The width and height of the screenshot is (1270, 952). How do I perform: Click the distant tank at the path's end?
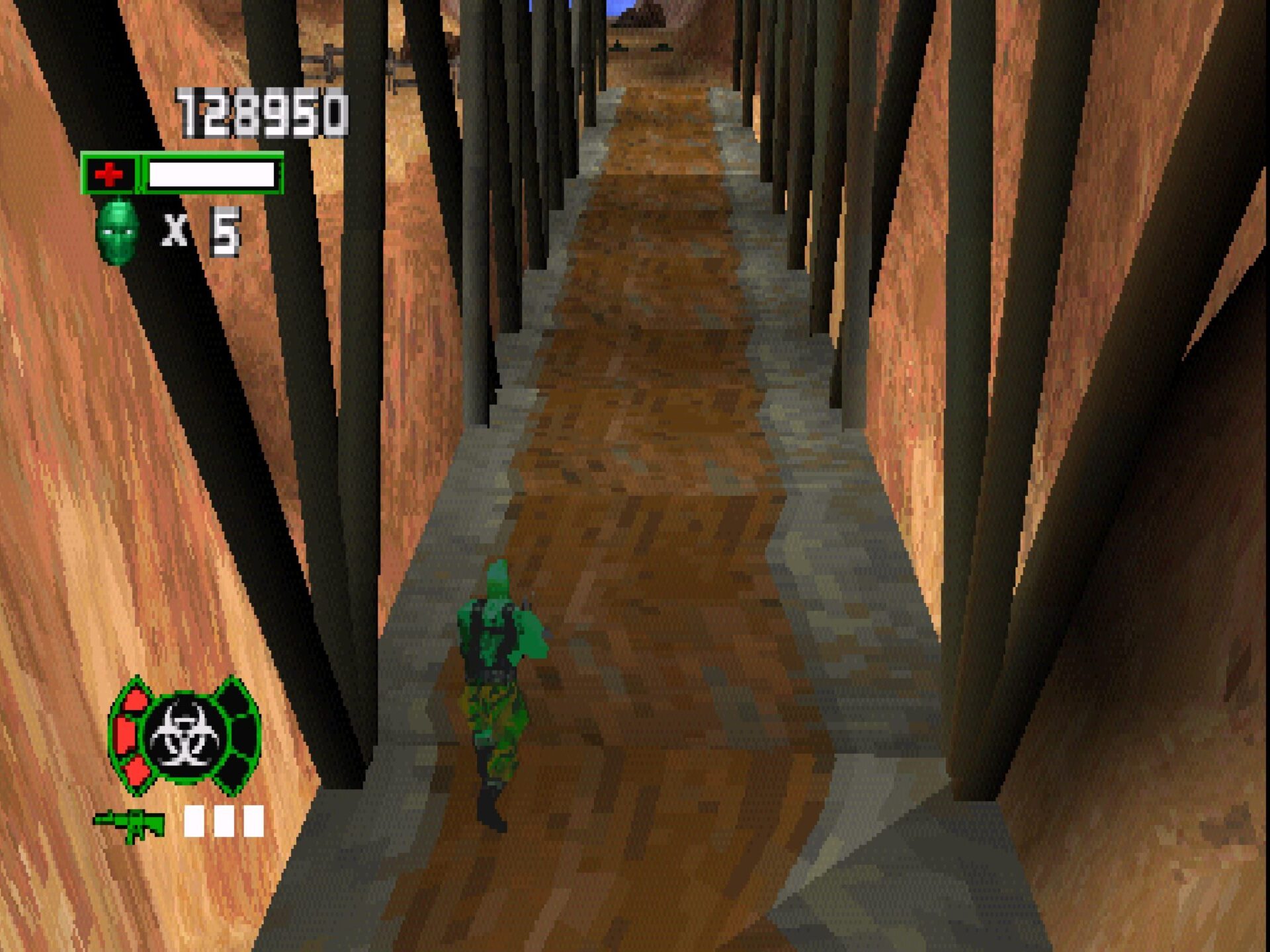pos(617,48)
